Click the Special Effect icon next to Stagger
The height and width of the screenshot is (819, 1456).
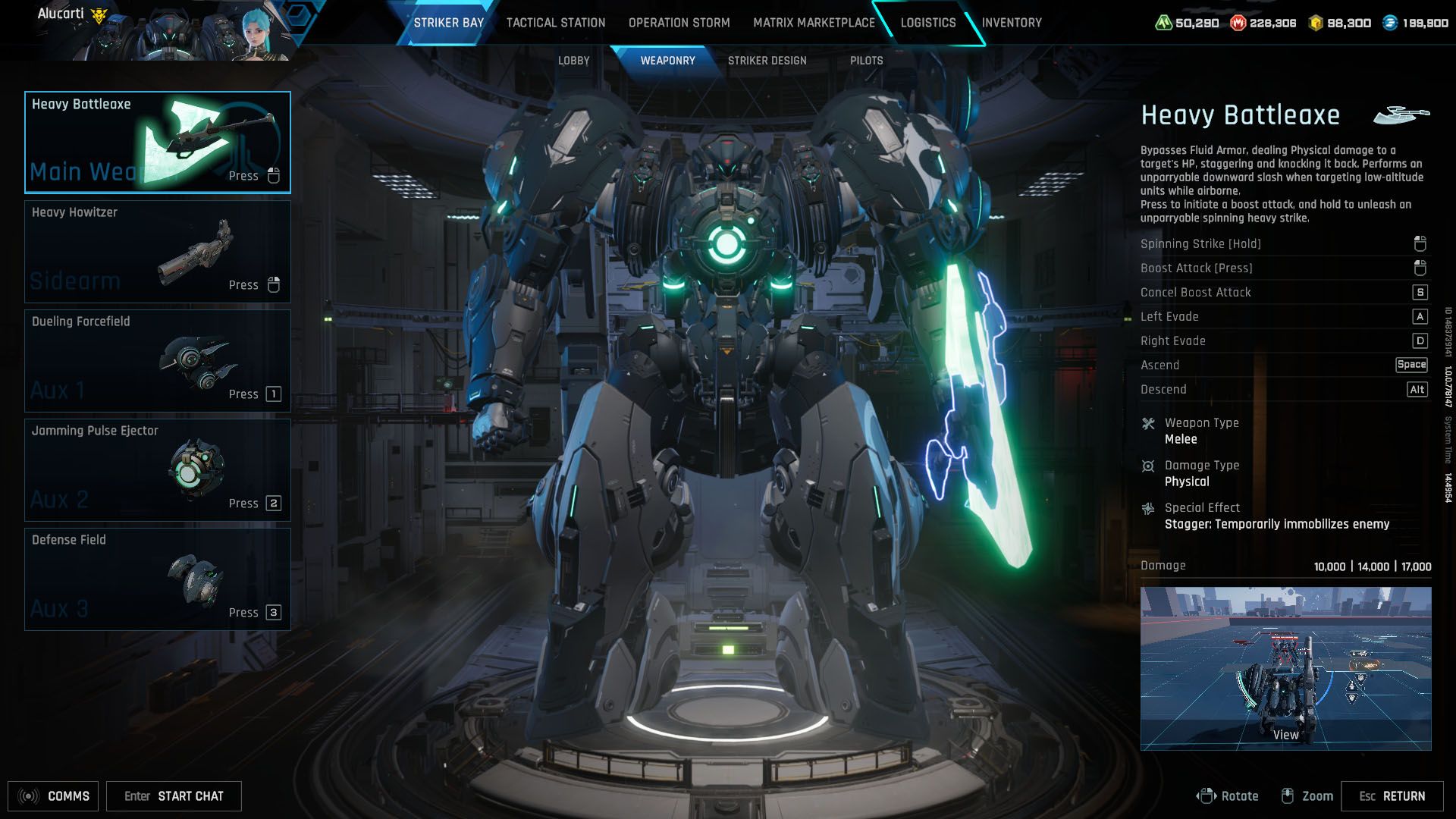point(1148,508)
